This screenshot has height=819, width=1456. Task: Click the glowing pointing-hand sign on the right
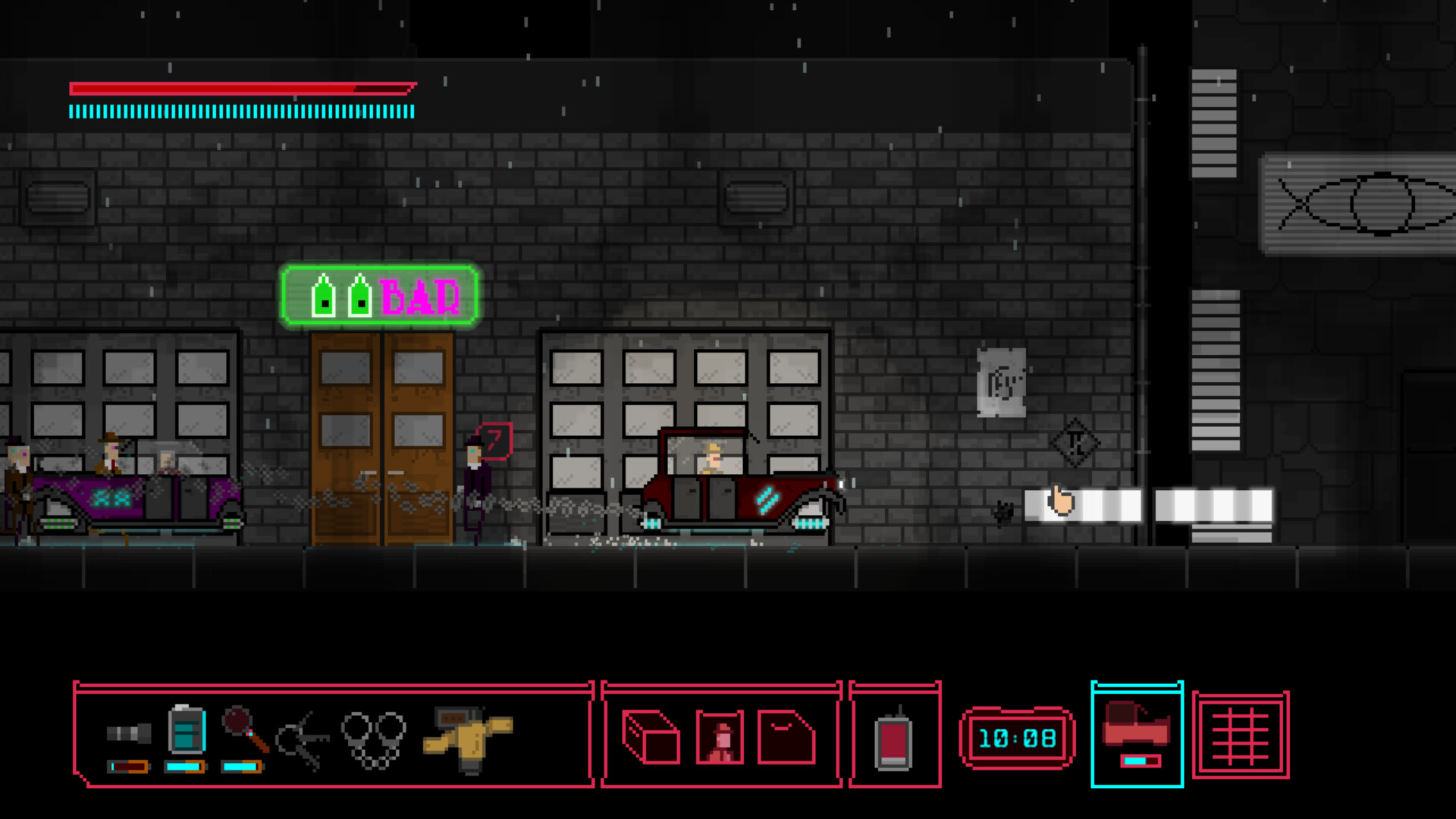tap(1062, 500)
